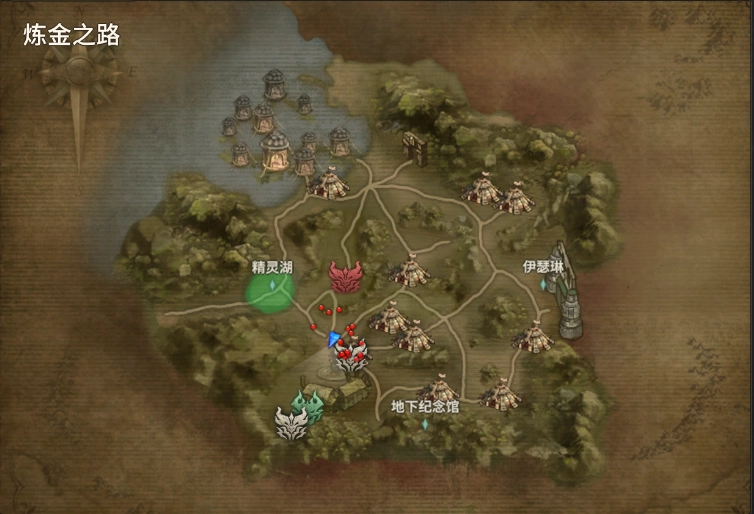
Task: Select the blue player arrow marker
Action: point(334,340)
